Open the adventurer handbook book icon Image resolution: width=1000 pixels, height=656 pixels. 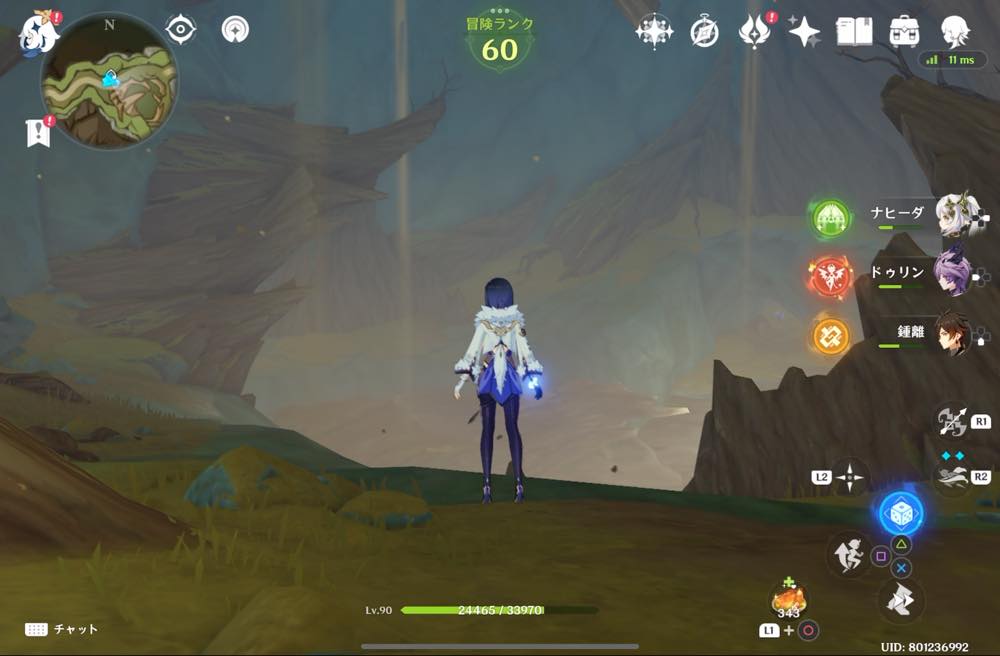click(854, 31)
